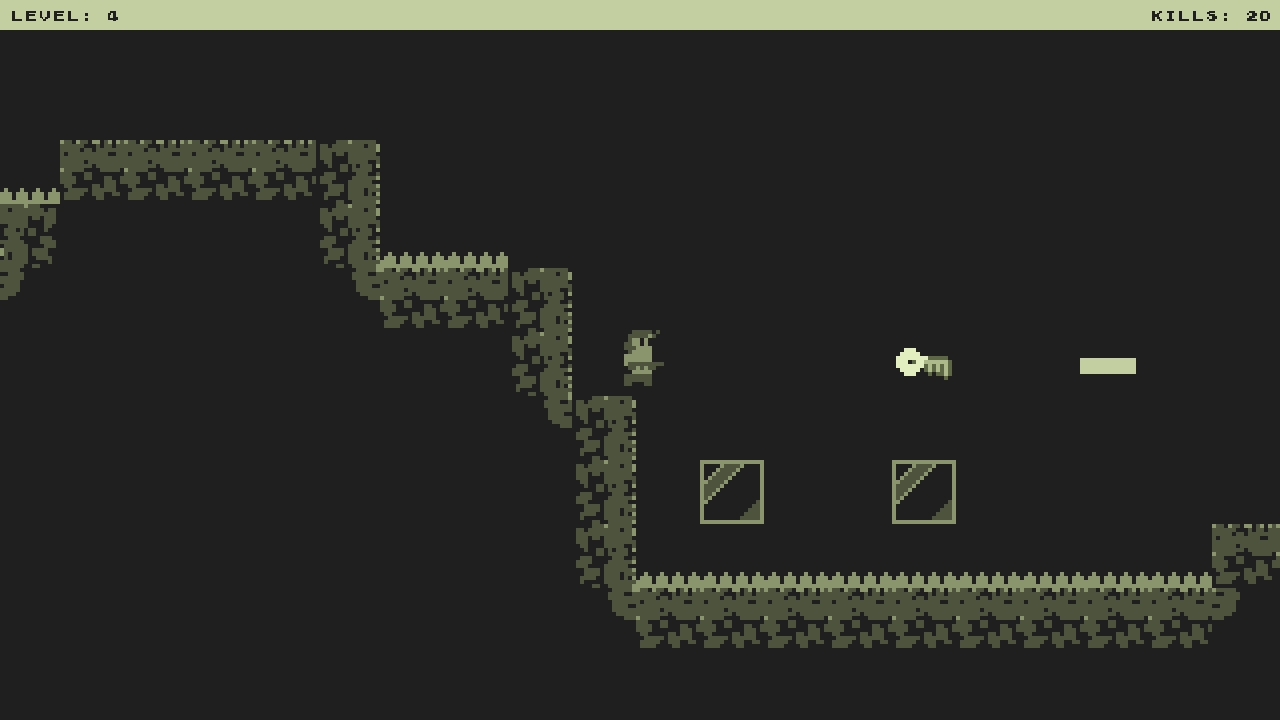The width and height of the screenshot is (1280, 720).
Task: Click the key's toothed end
Action: click(x=938, y=368)
